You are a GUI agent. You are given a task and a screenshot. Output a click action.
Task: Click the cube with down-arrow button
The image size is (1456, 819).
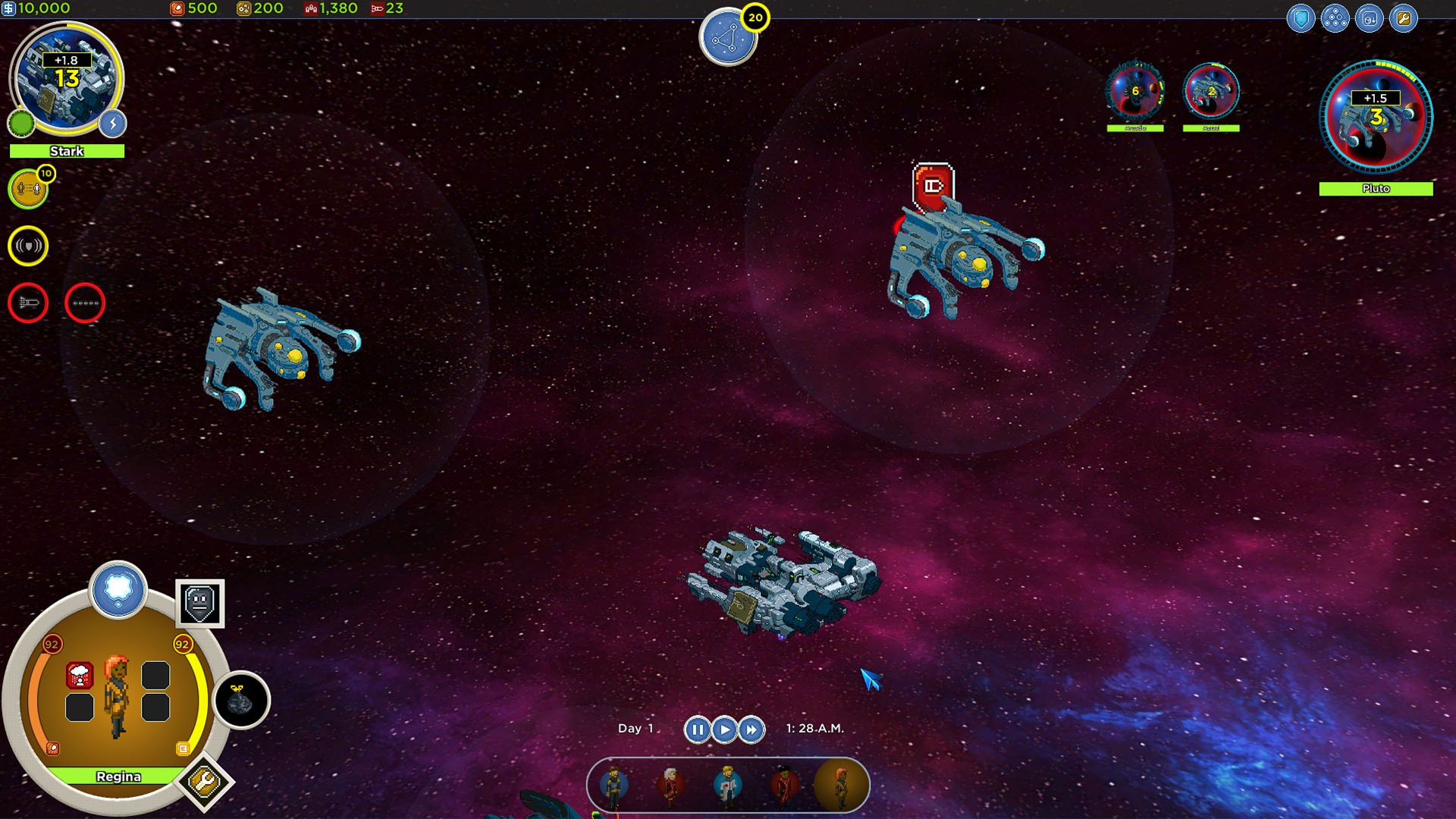pos(1369,18)
